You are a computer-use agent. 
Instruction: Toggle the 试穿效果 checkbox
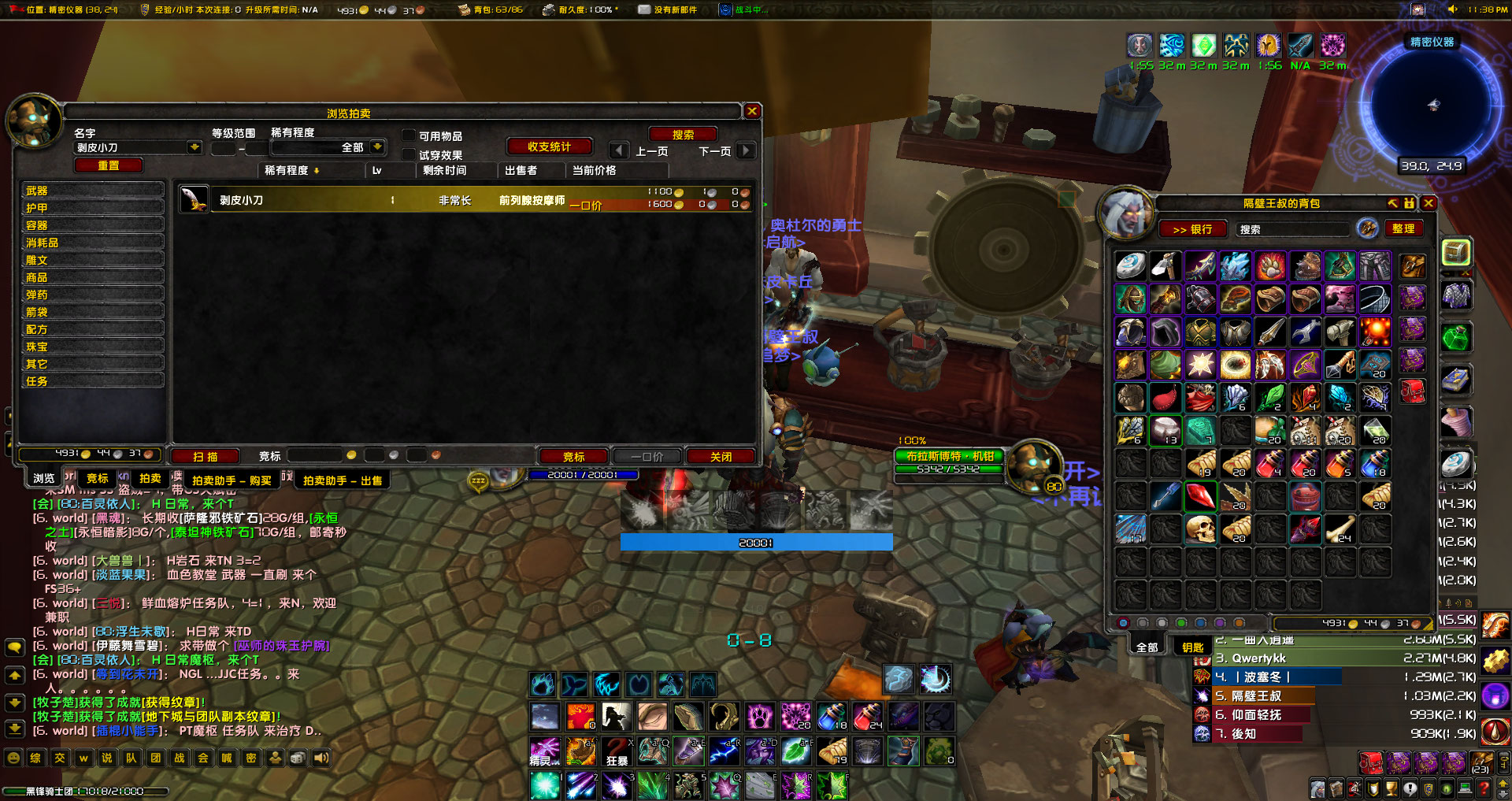coord(409,154)
